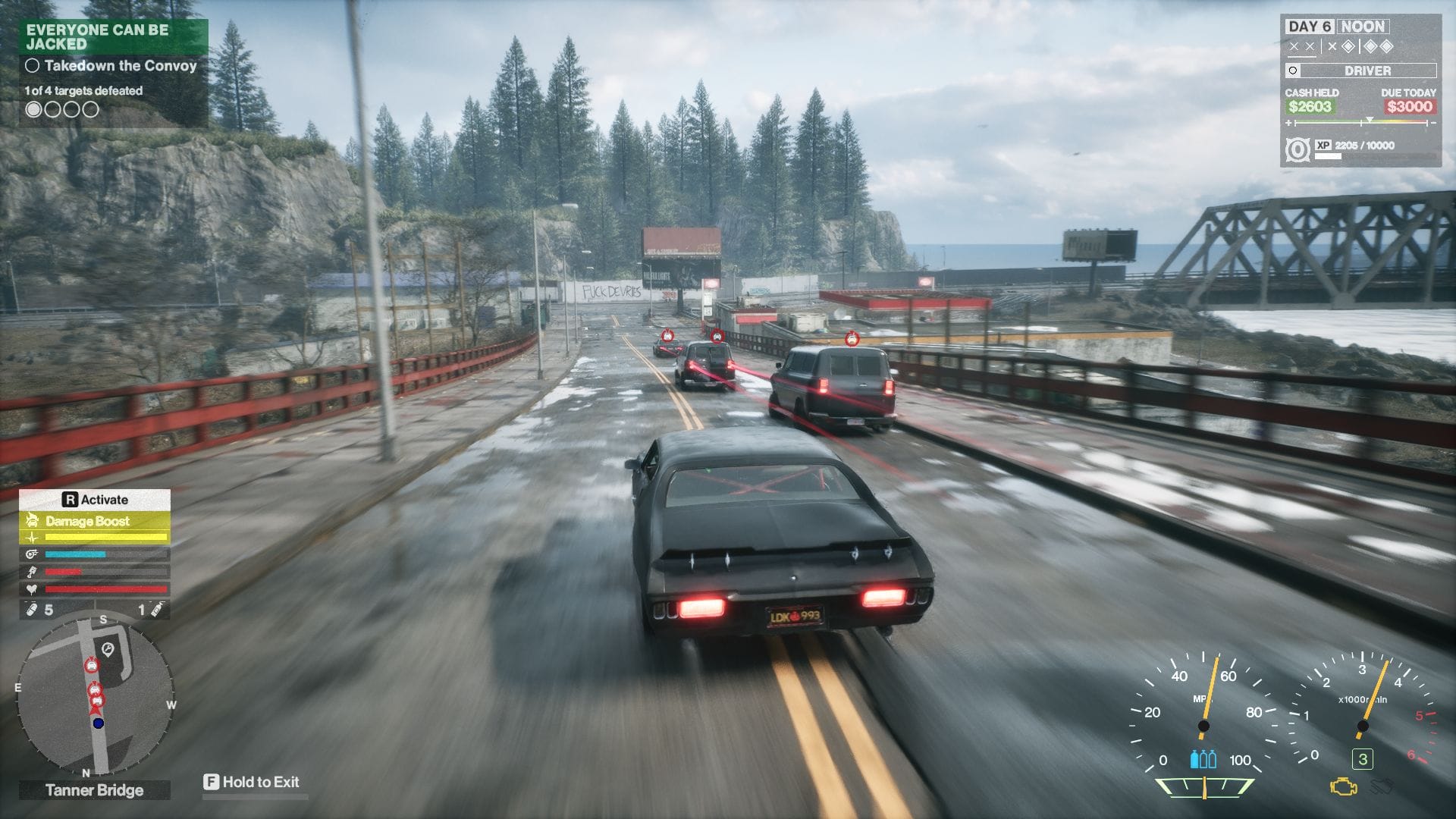Screen dimensions: 1456x819
Task: Click the circle beside Takedown the Convoy
Action: pos(32,67)
